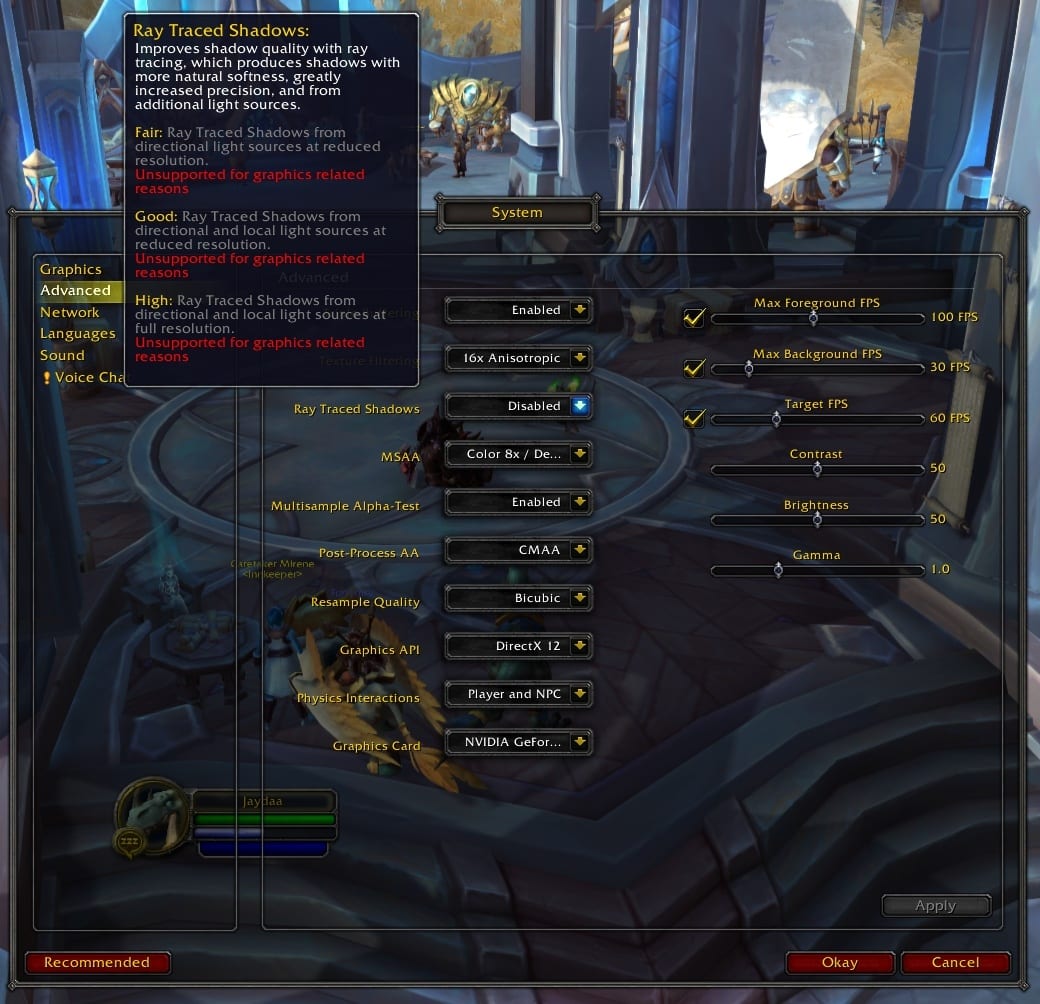
Task: Toggle the Max Foreground FPS checkbox
Action: click(x=693, y=318)
